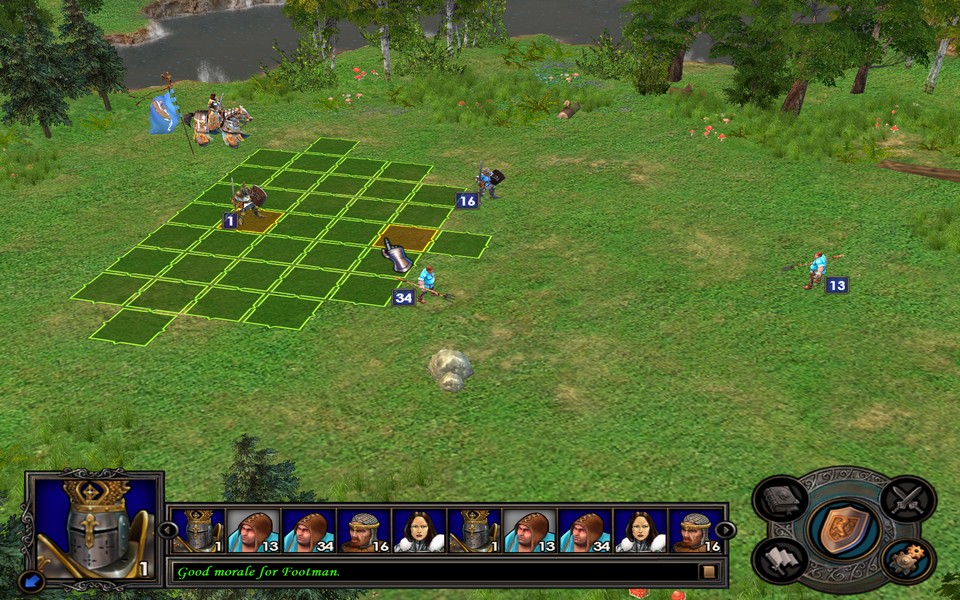The width and height of the screenshot is (960, 600).
Task: Target the distant enemy stack of 13 on the battlefield
Action: (x=817, y=270)
